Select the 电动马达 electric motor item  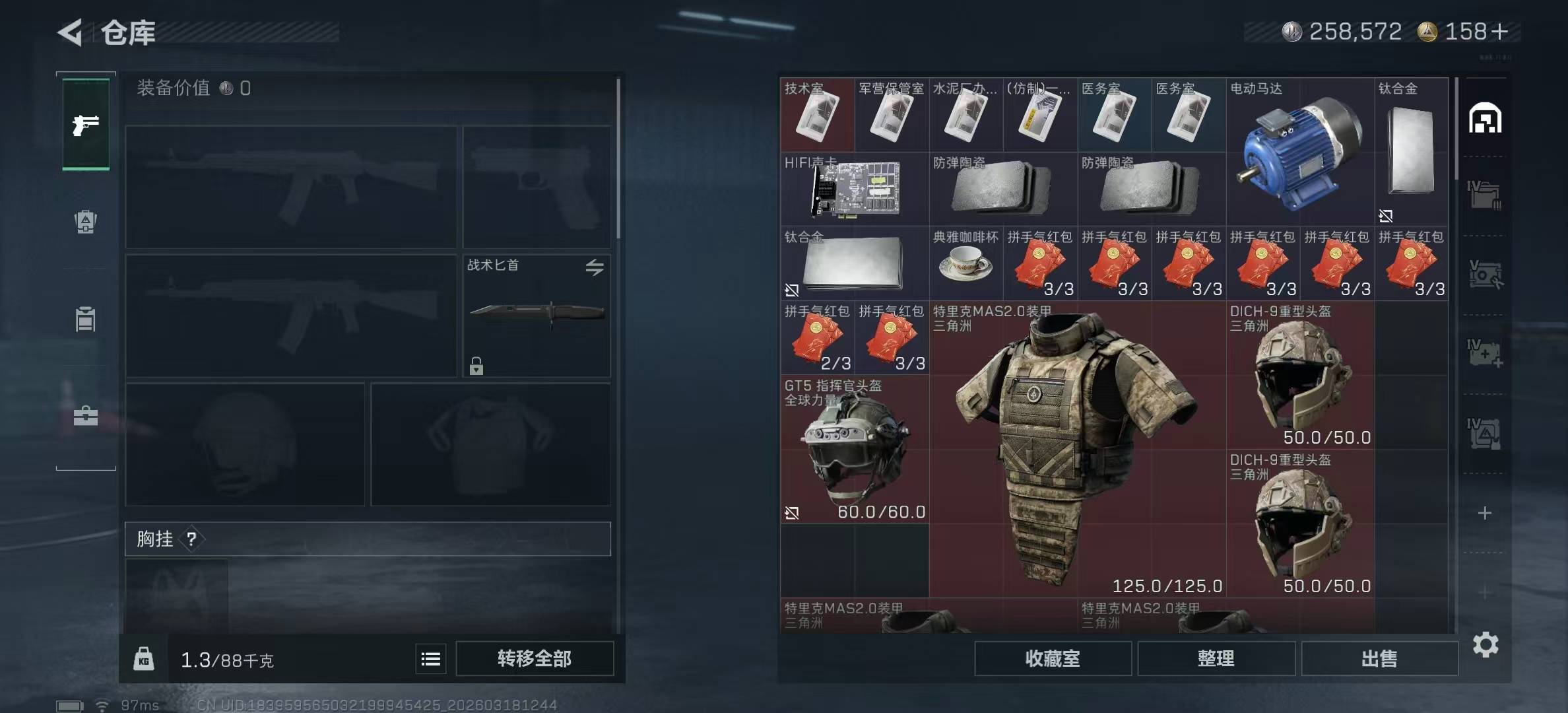click(x=1299, y=153)
